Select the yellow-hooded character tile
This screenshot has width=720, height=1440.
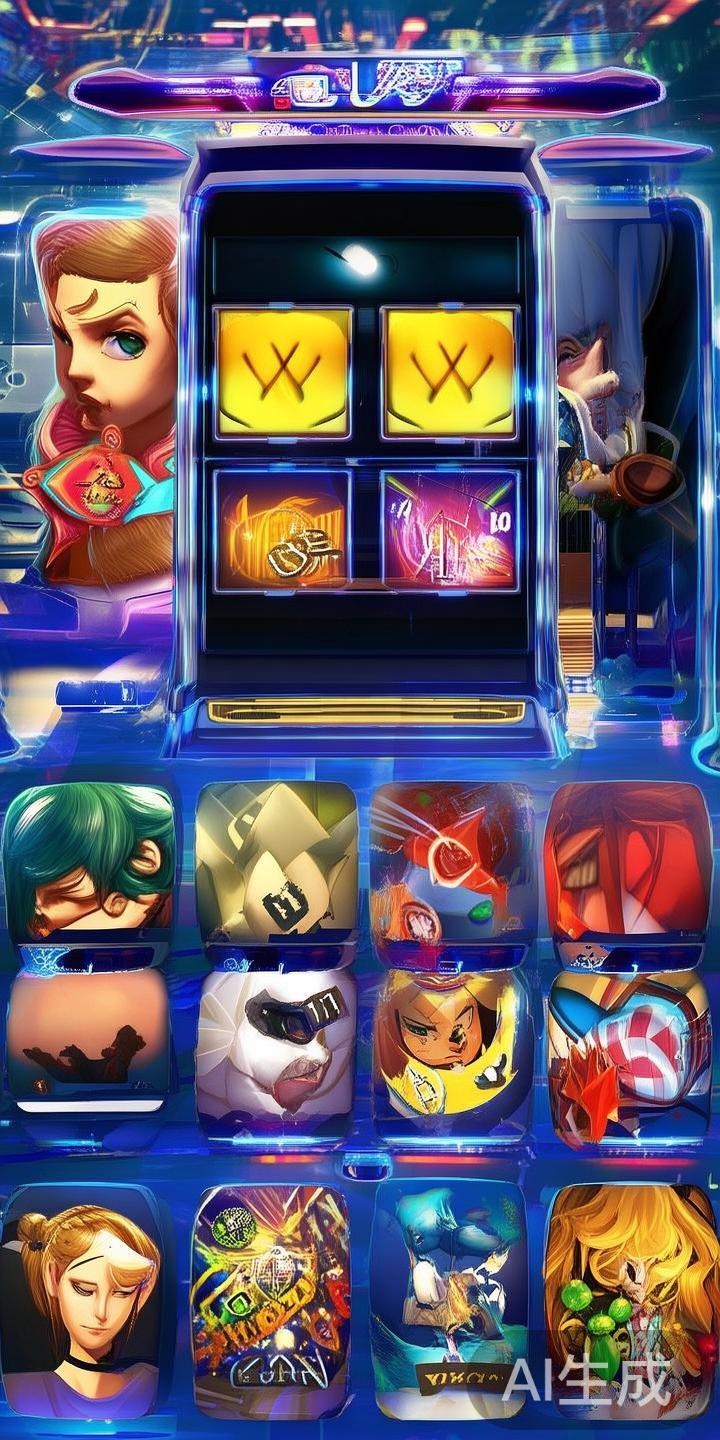click(x=450, y=1045)
